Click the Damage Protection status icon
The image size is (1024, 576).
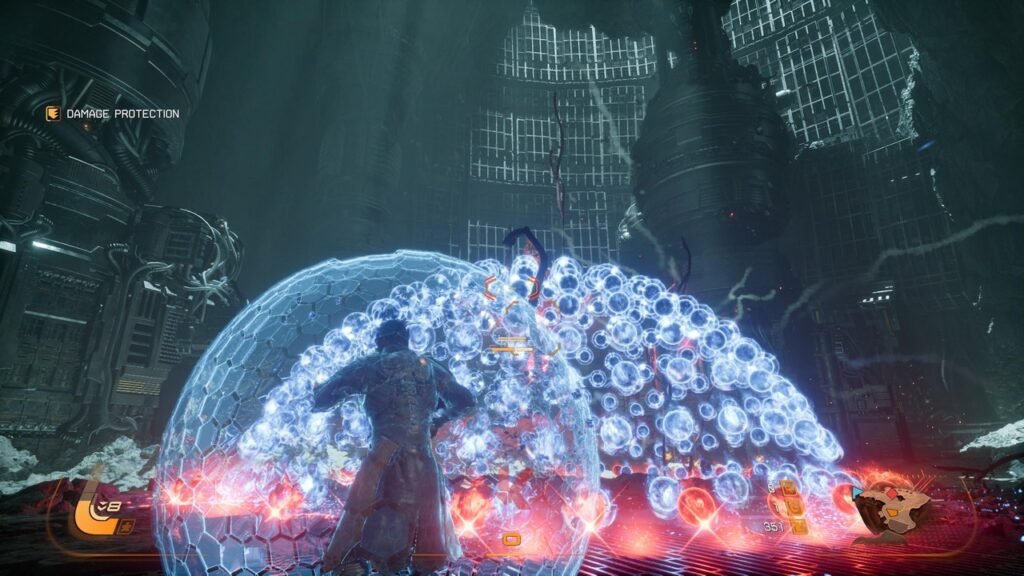click(x=52, y=114)
